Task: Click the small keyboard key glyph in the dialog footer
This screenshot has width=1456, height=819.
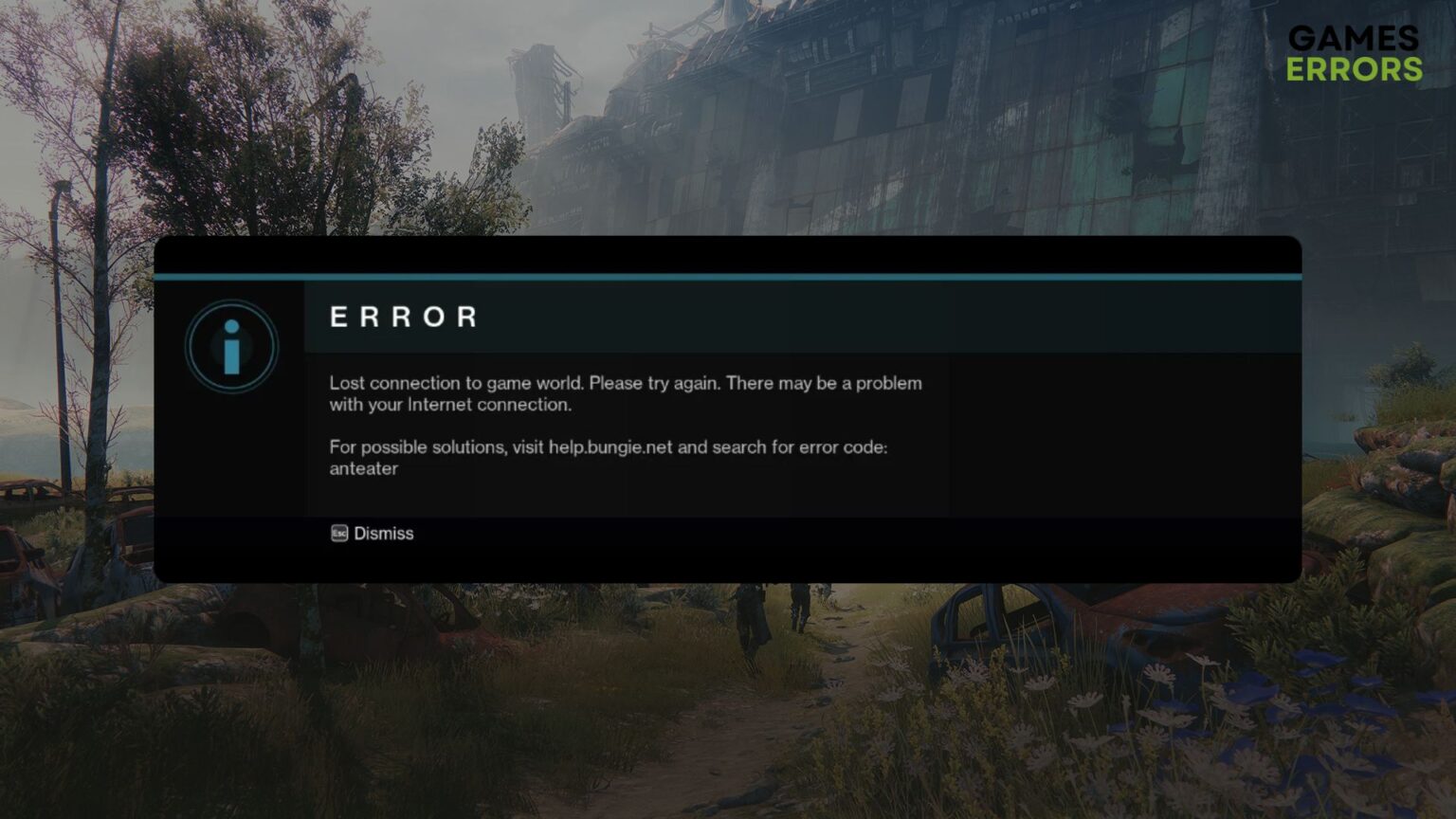Action: point(338,534)
